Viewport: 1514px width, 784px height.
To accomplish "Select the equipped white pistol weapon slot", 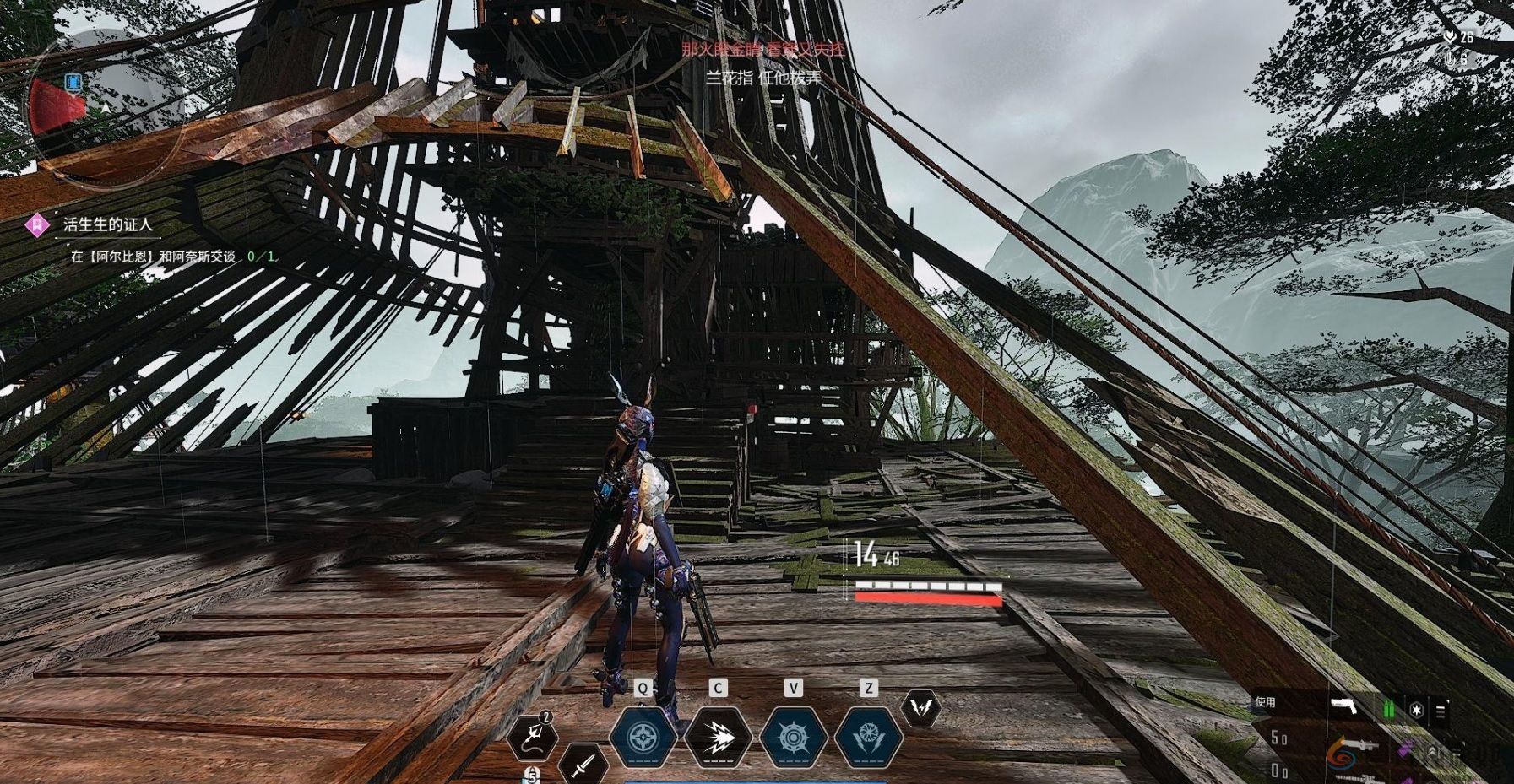I will [x=1343, y=706].
